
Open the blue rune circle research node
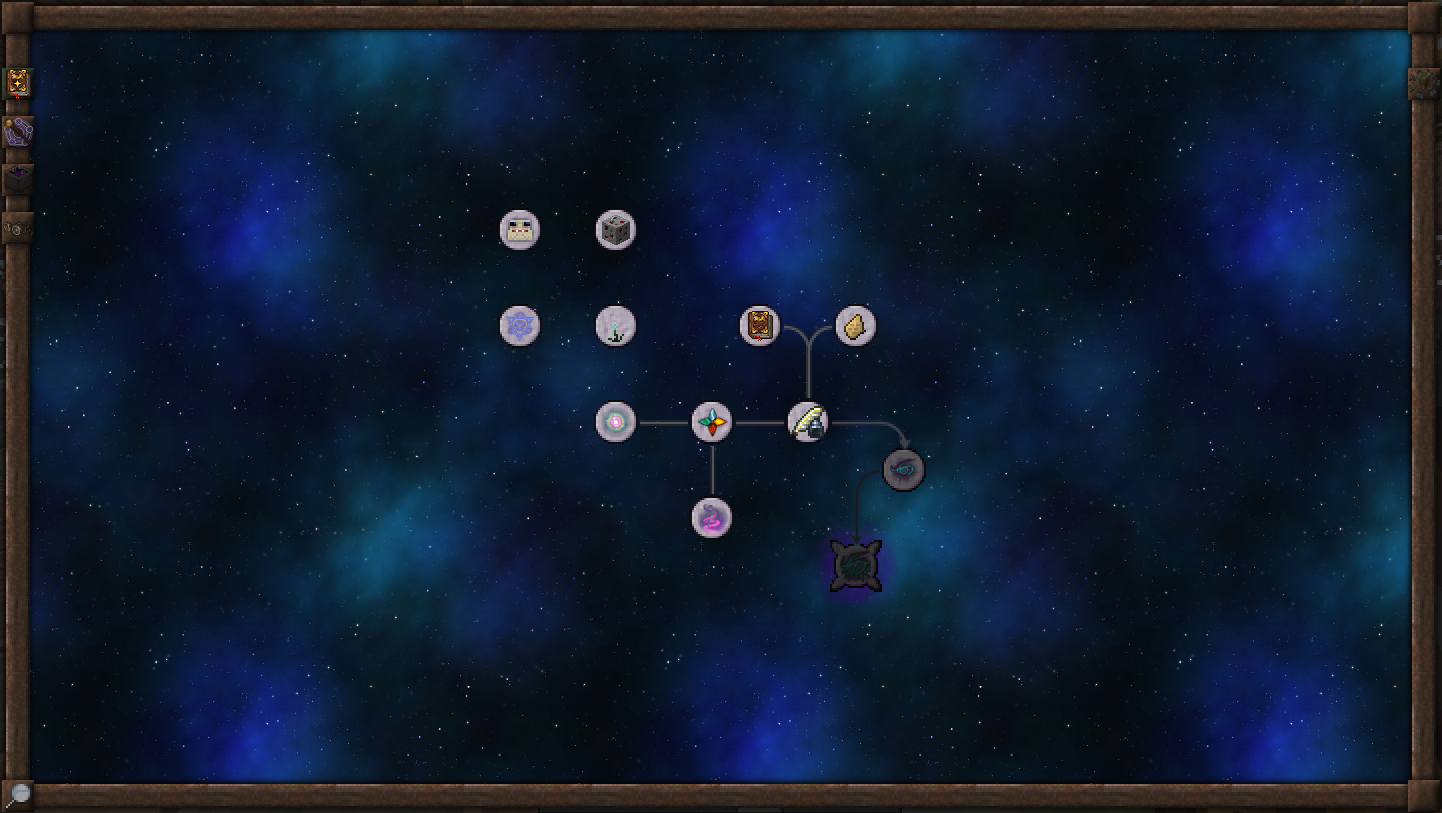pyautogui.click(x=520, y=326)
